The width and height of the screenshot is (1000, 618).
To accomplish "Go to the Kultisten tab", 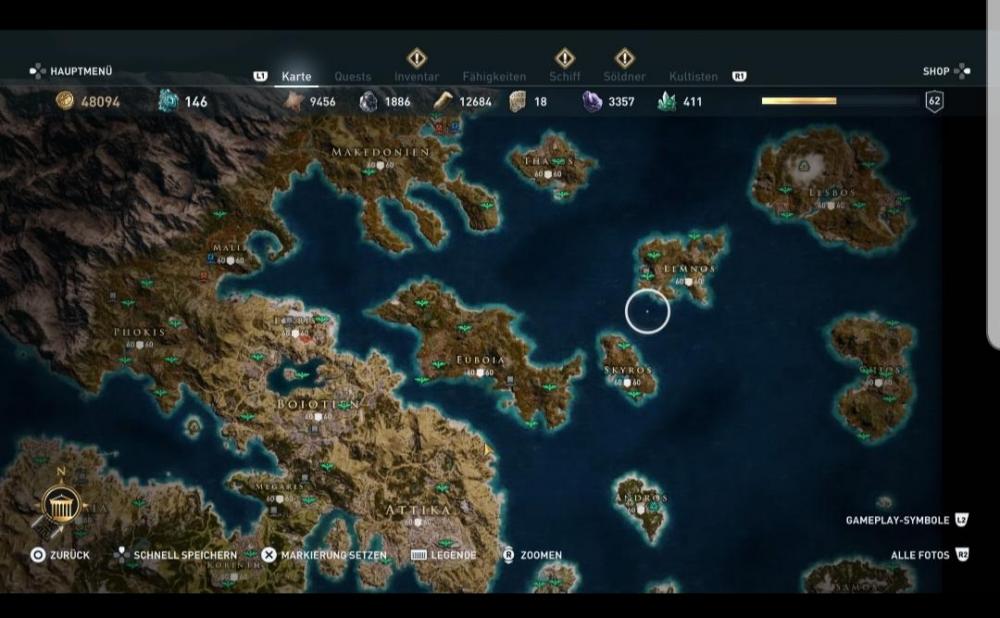I will click(693, 76).
